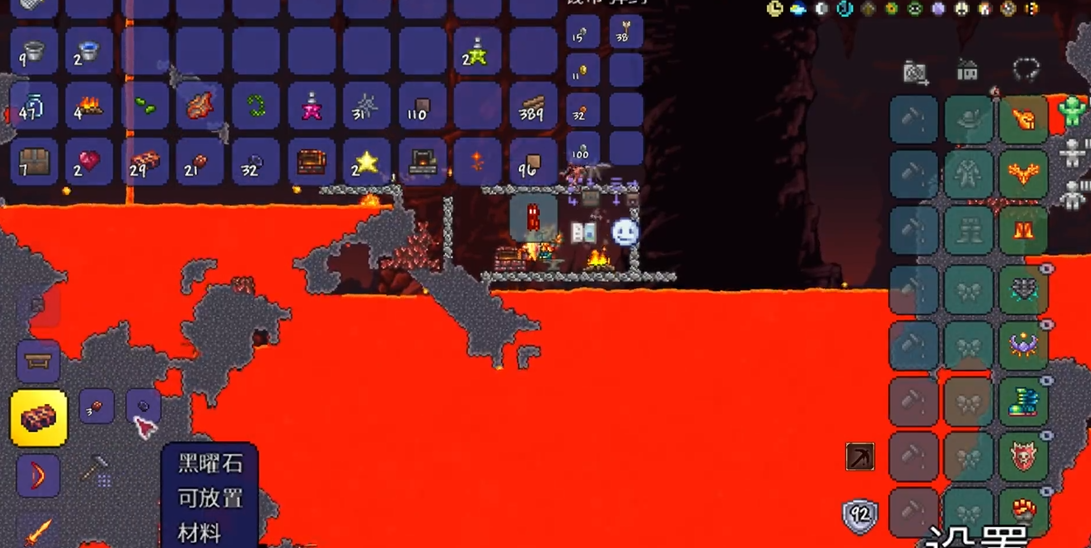Select the molten helmet armor slot

[1023, 119]
